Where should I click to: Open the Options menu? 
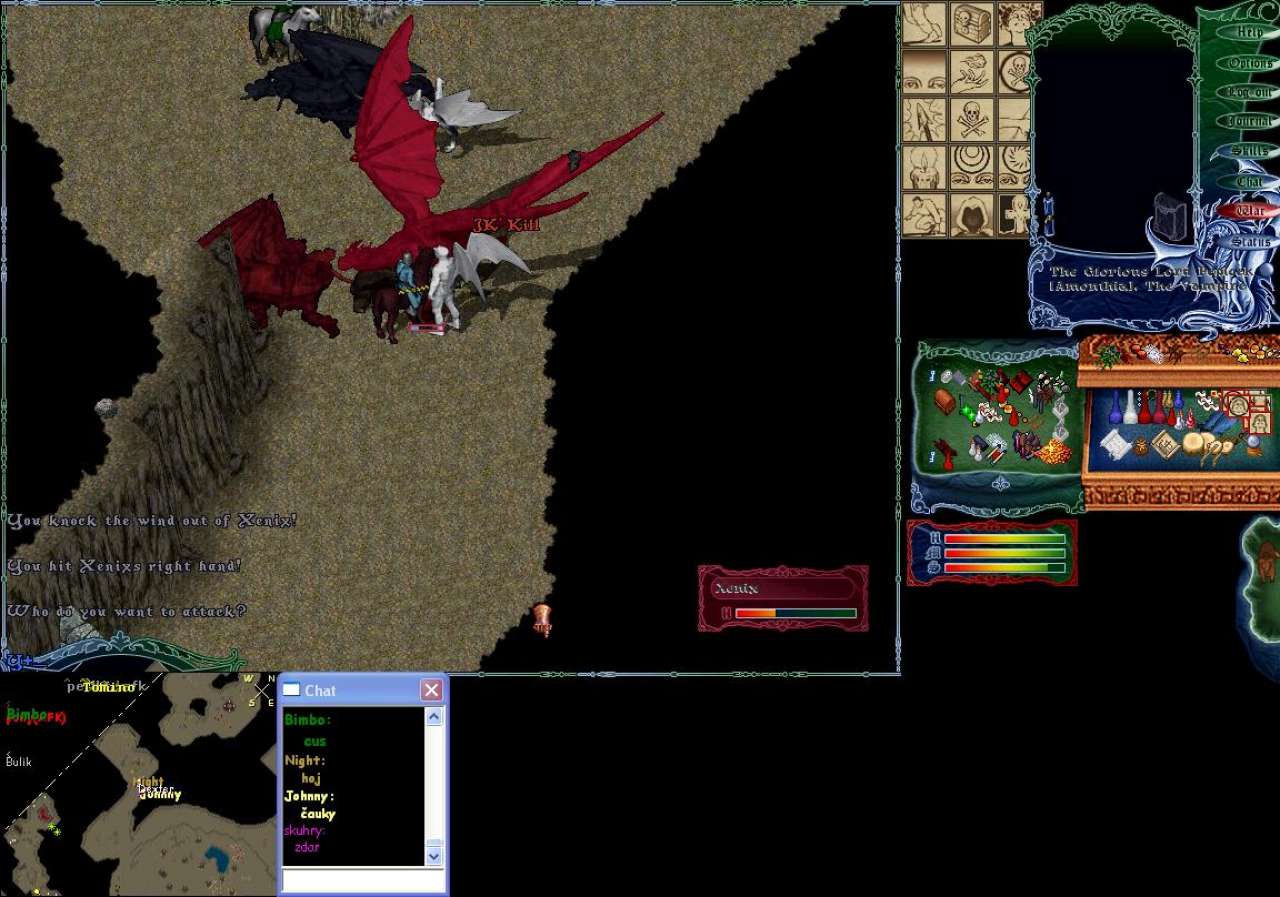coord(1250,62)
